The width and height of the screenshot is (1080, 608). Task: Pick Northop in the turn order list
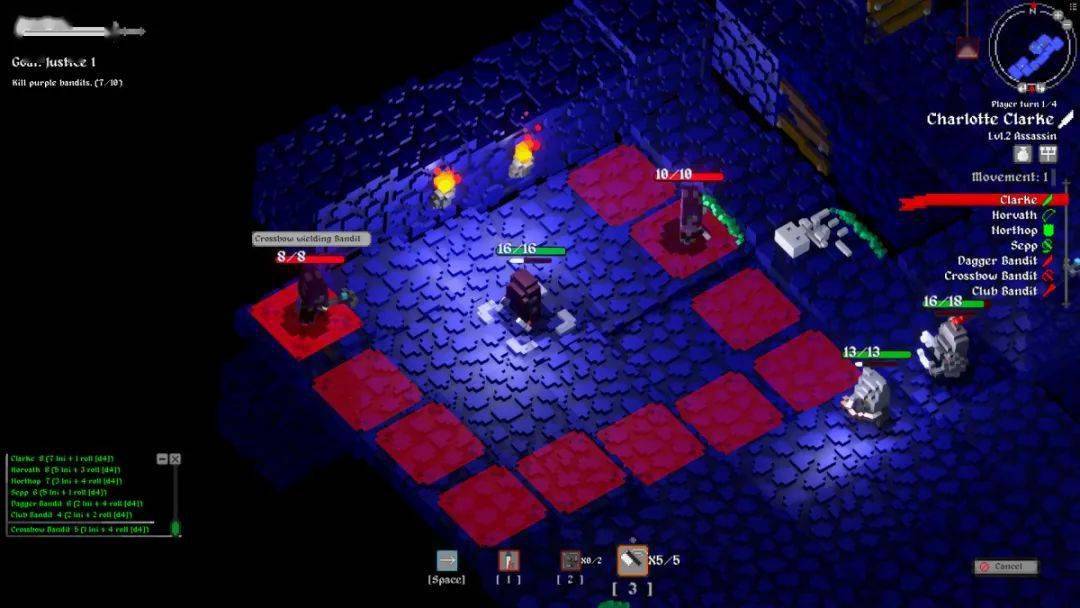click(1014, 230)
